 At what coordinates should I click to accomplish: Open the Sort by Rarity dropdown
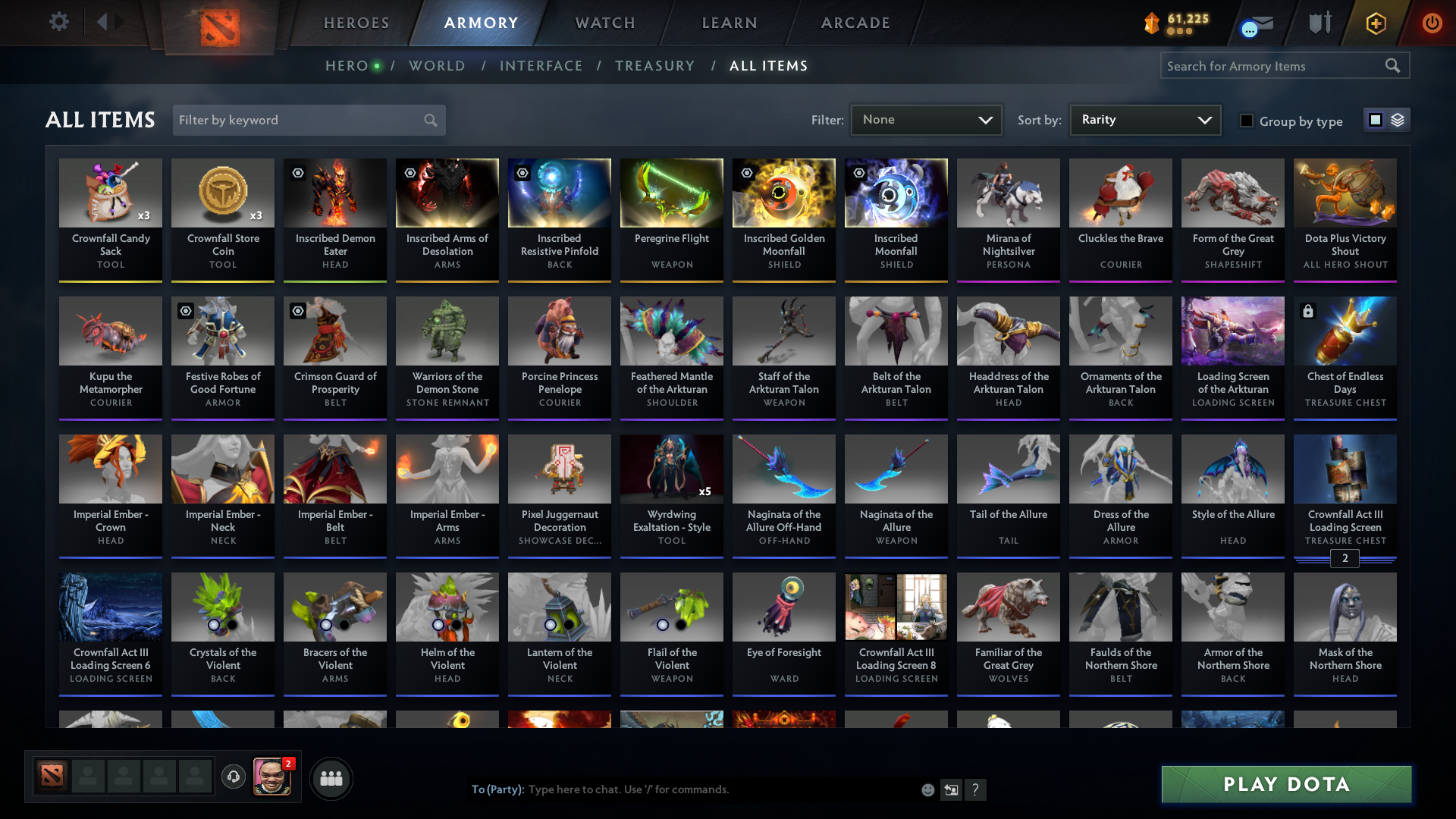pos(1145,120)
